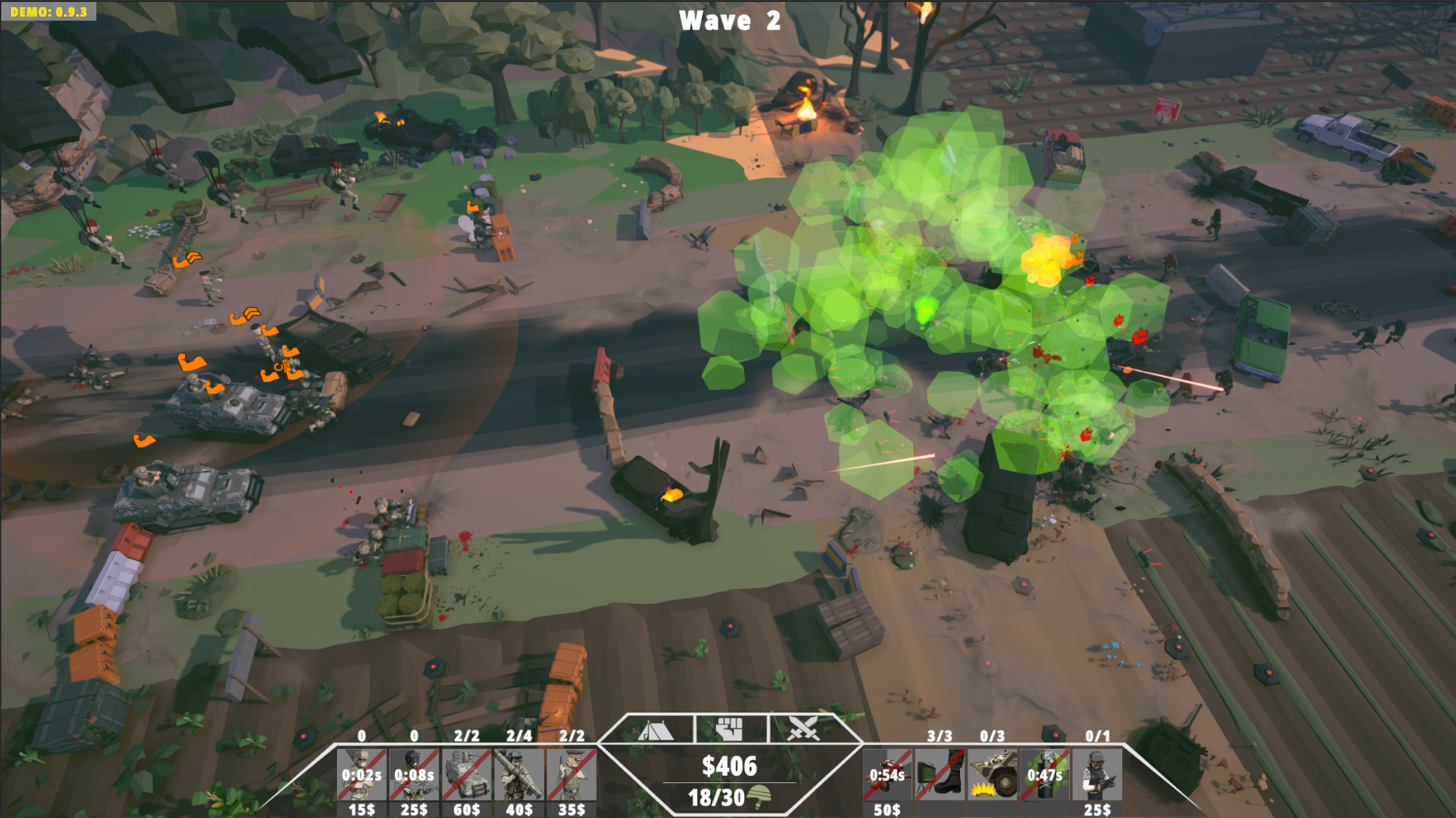This screenshot has width=1456, height=818.
Task: Click the Wave 2 title text
Action: click(729, 21)
